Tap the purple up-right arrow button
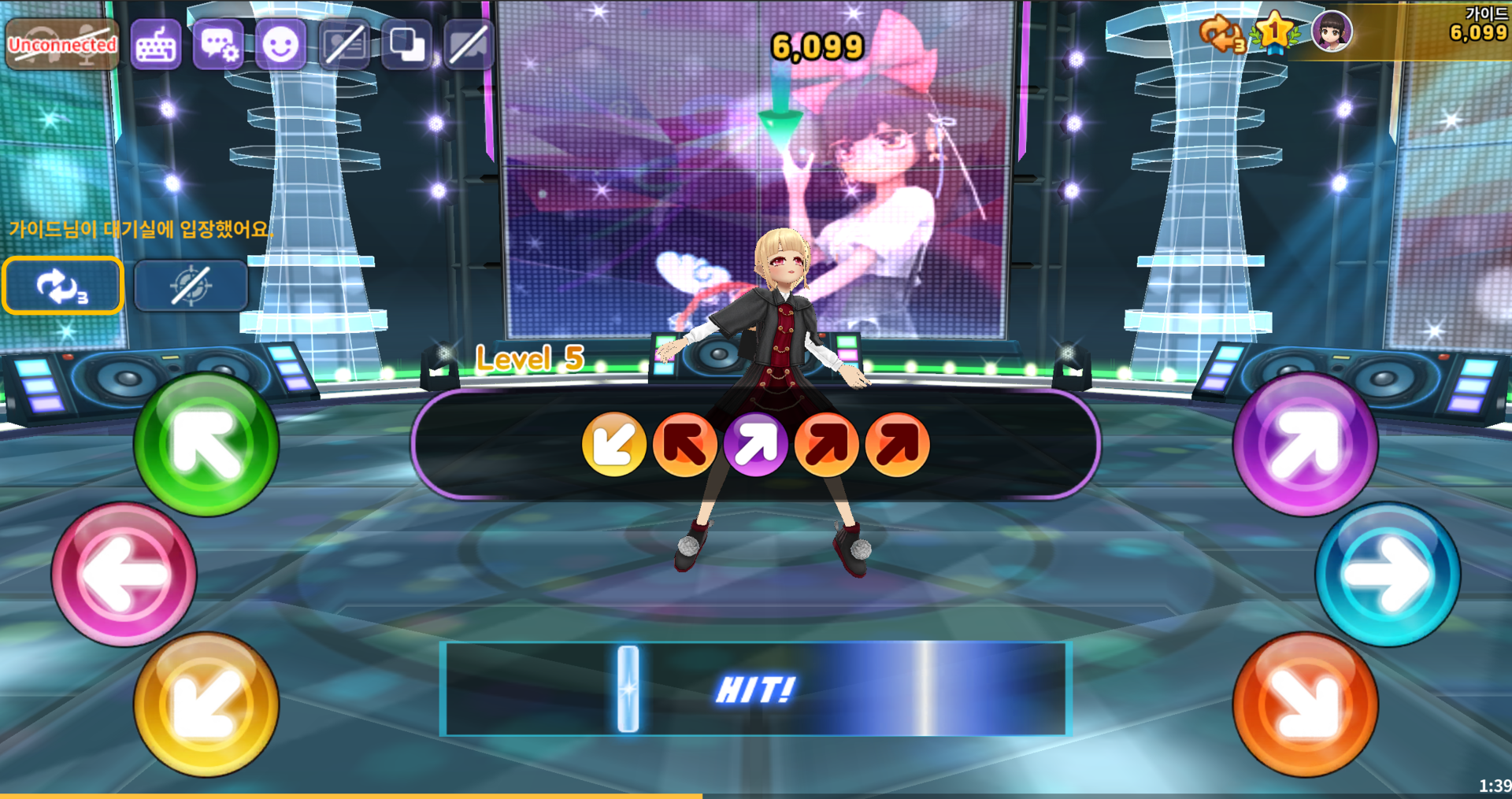The width and height of the screenshot is (1512, 799). [1305, 445]
